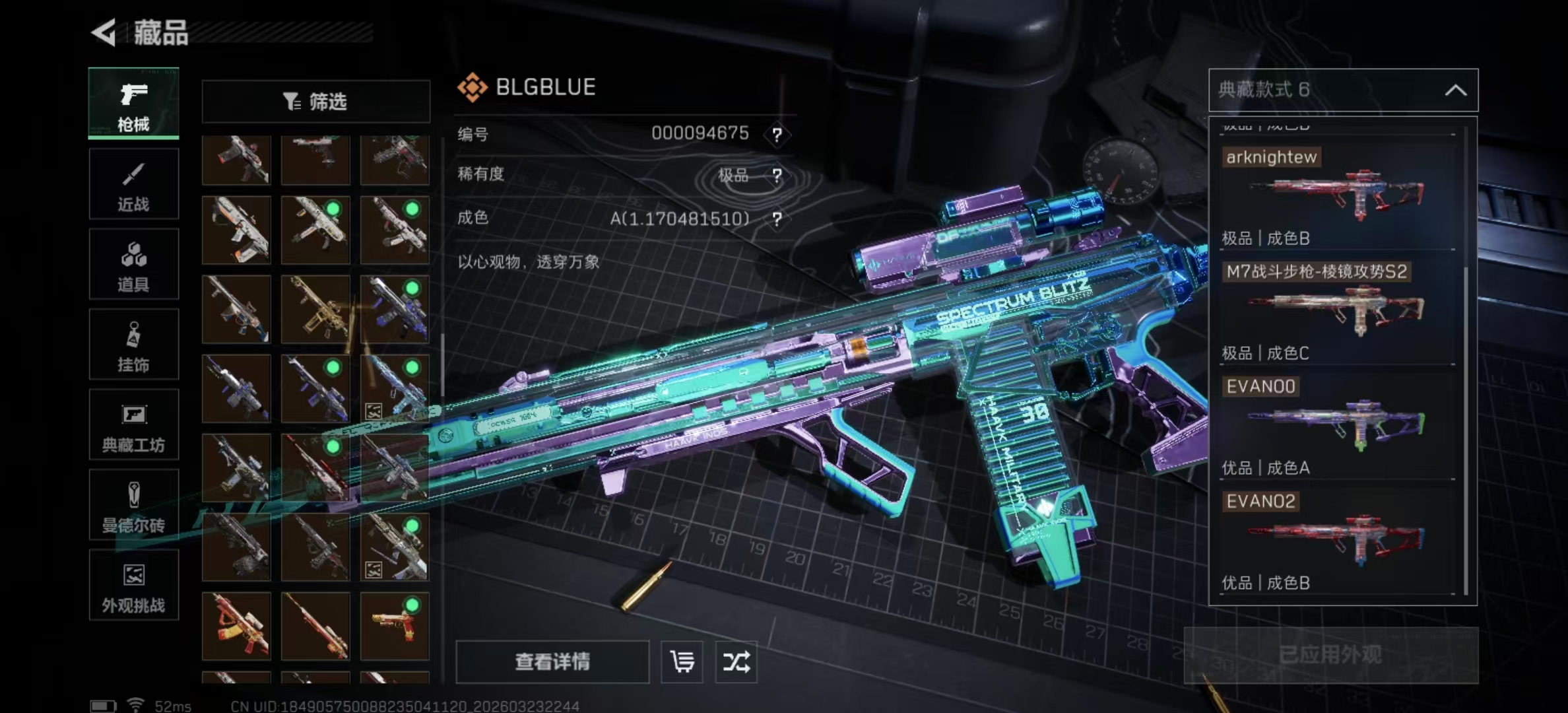Open the 典藏工坊 workshop tab
Image resolution: width=1568 pixels, height=713 pixels.
[133, 425]
